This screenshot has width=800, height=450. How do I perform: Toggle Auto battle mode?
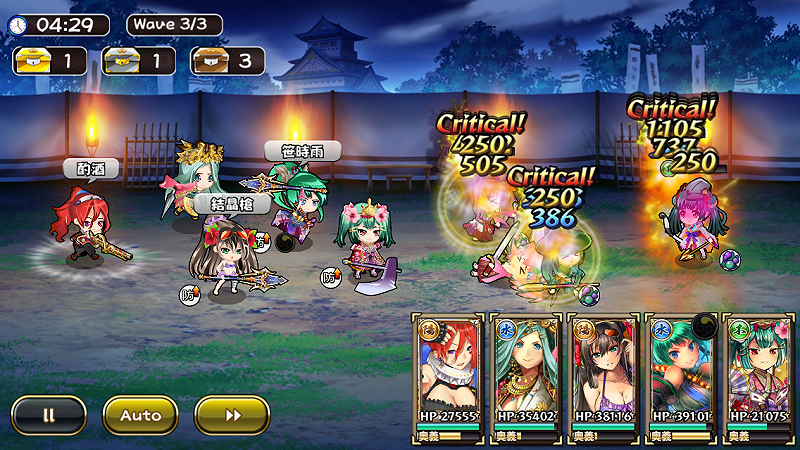click(140, 414)
